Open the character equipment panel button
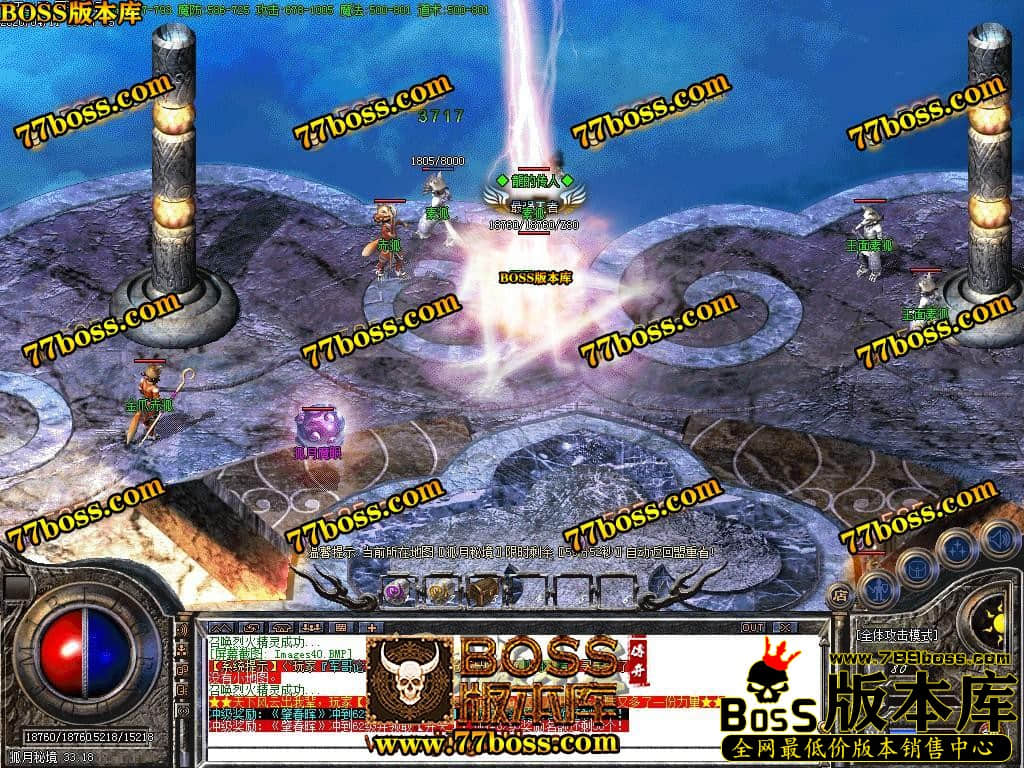The image size is (1024, 768). click(x=877, y=587)
